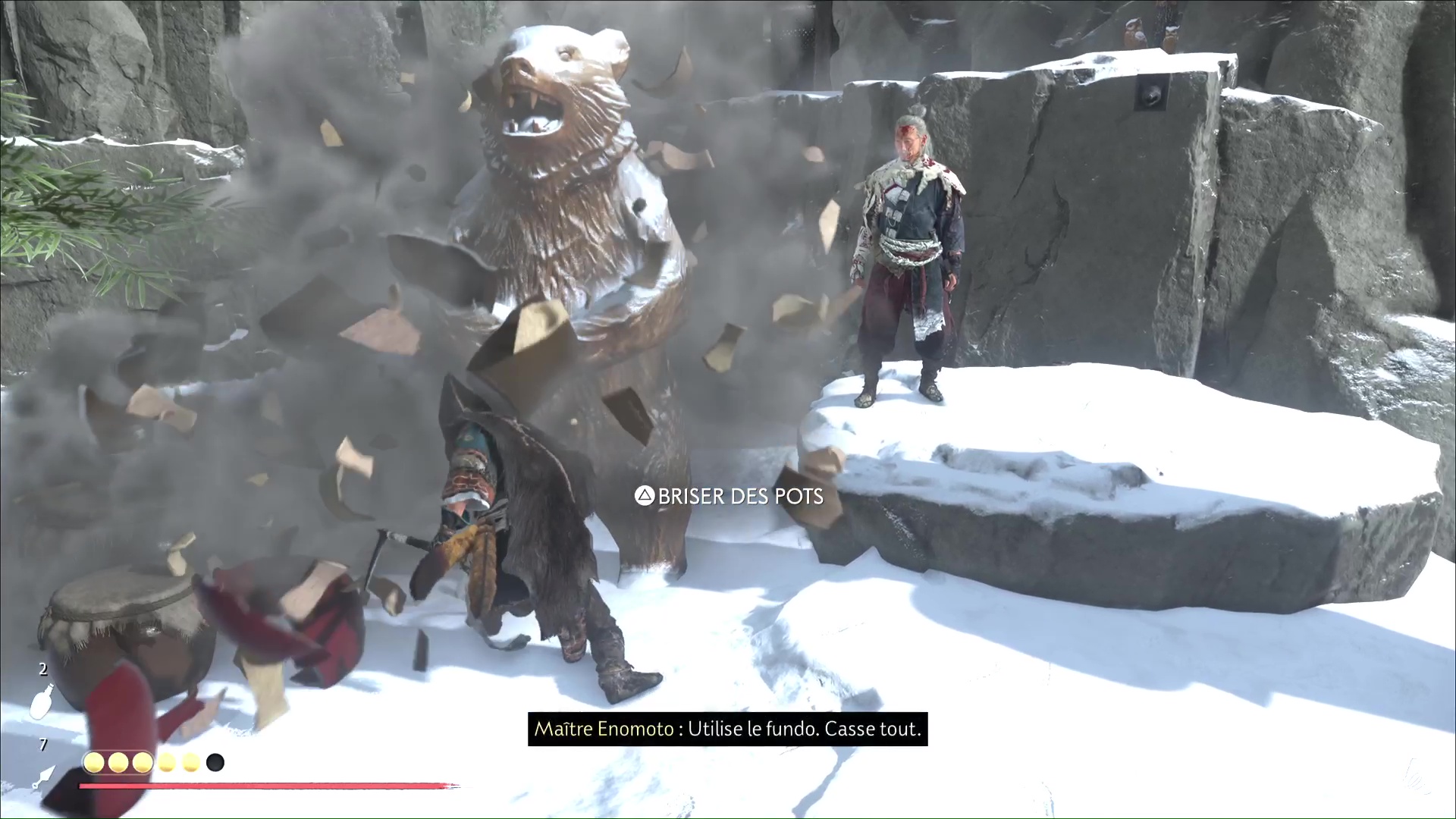Select the sake bottle item icon
This screenshot has width=1456, height=819.
pos(42,701)
